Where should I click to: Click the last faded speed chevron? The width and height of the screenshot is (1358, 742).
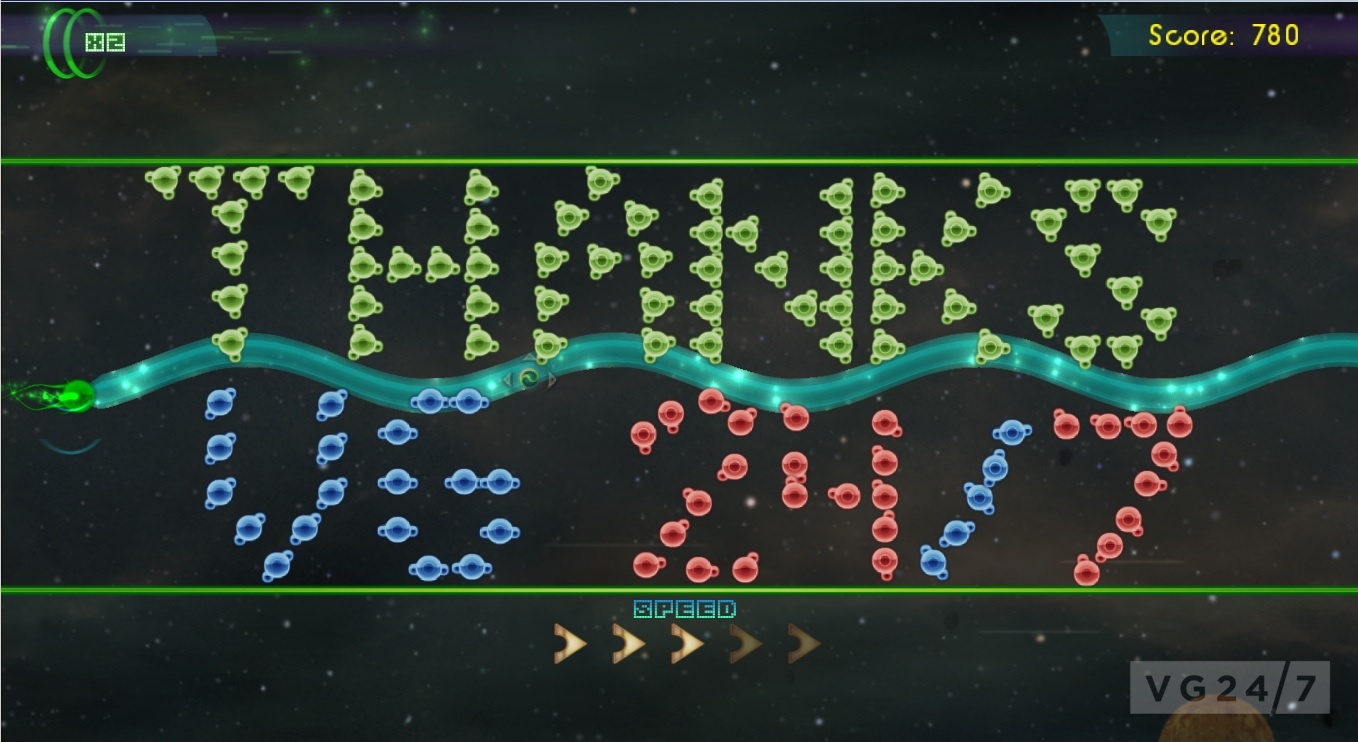pos(800,644)
